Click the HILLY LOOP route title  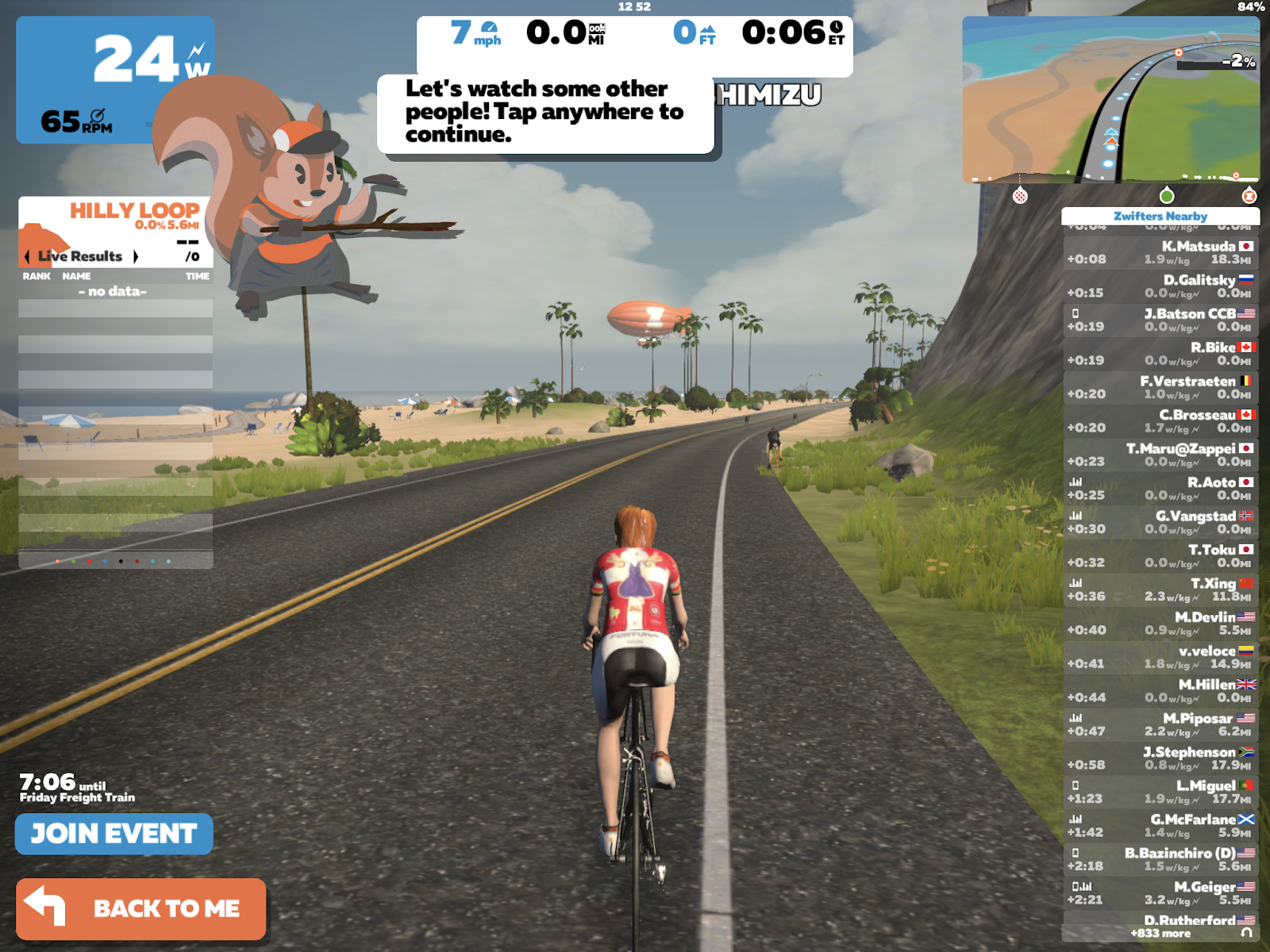pyautogui.click(x=136, y=210)
